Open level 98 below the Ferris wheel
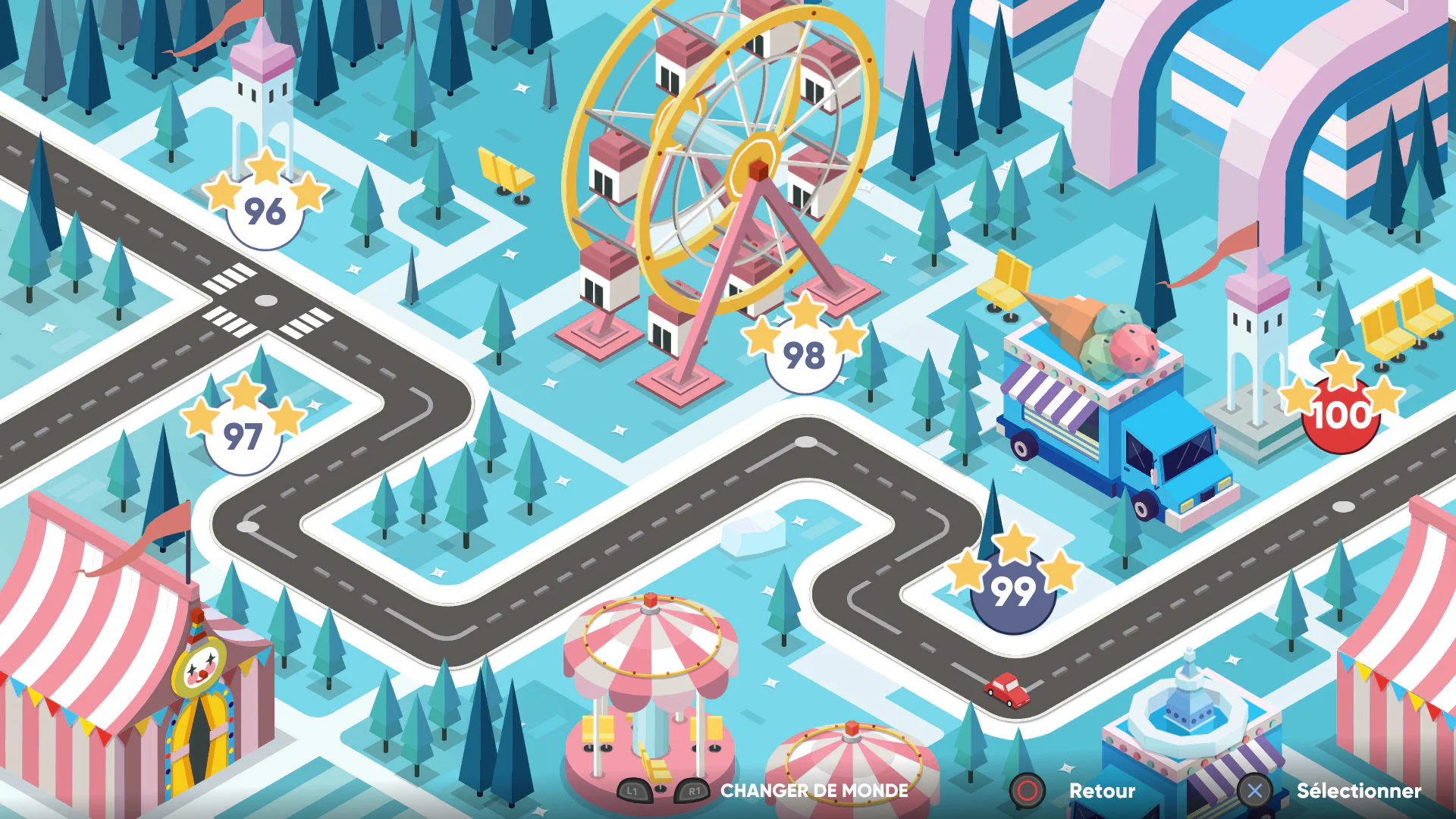The image size is (1456, 819). coord(805,354)
